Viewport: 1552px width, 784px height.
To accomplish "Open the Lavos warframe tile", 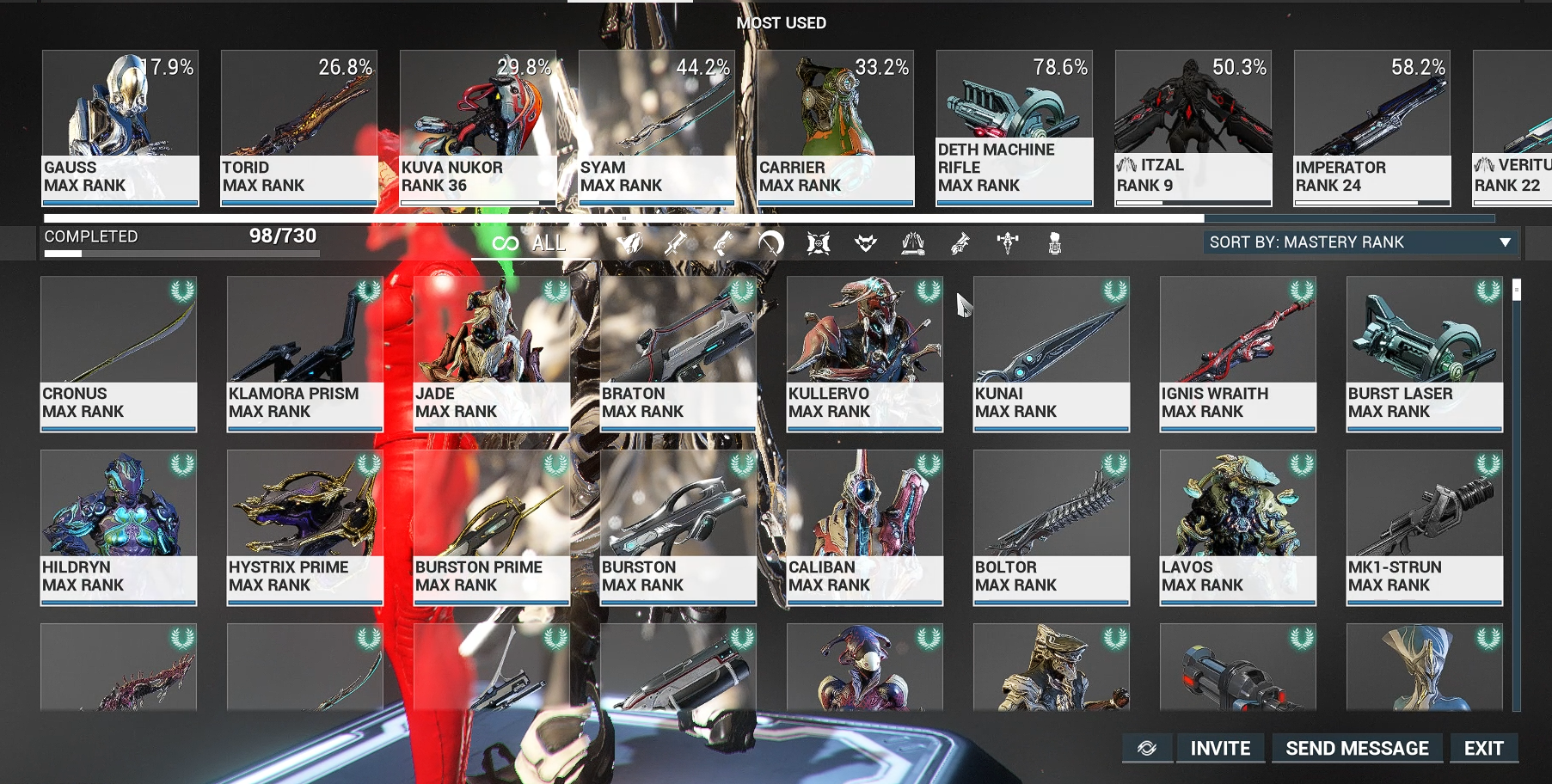I will [x=1238, y=528].
